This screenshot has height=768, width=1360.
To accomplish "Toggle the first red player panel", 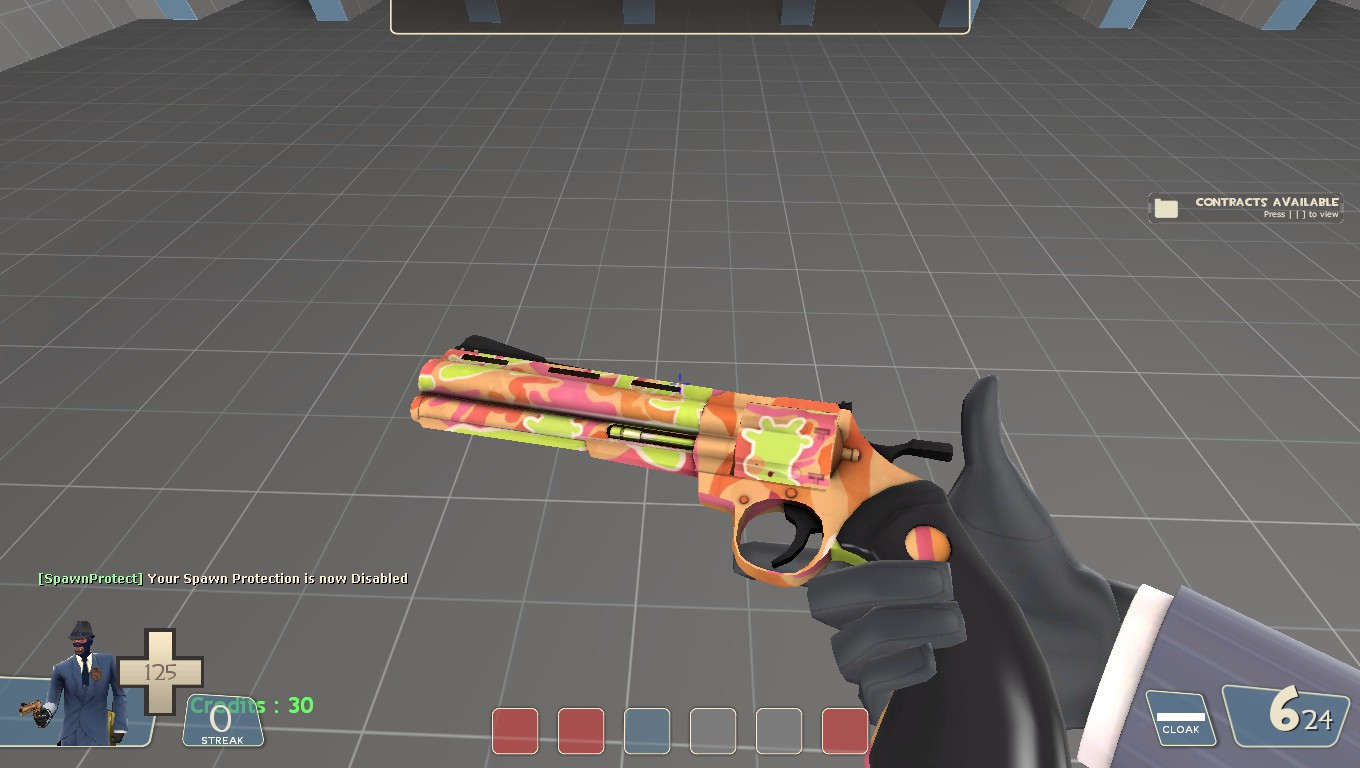I will [x=515, y=730].
